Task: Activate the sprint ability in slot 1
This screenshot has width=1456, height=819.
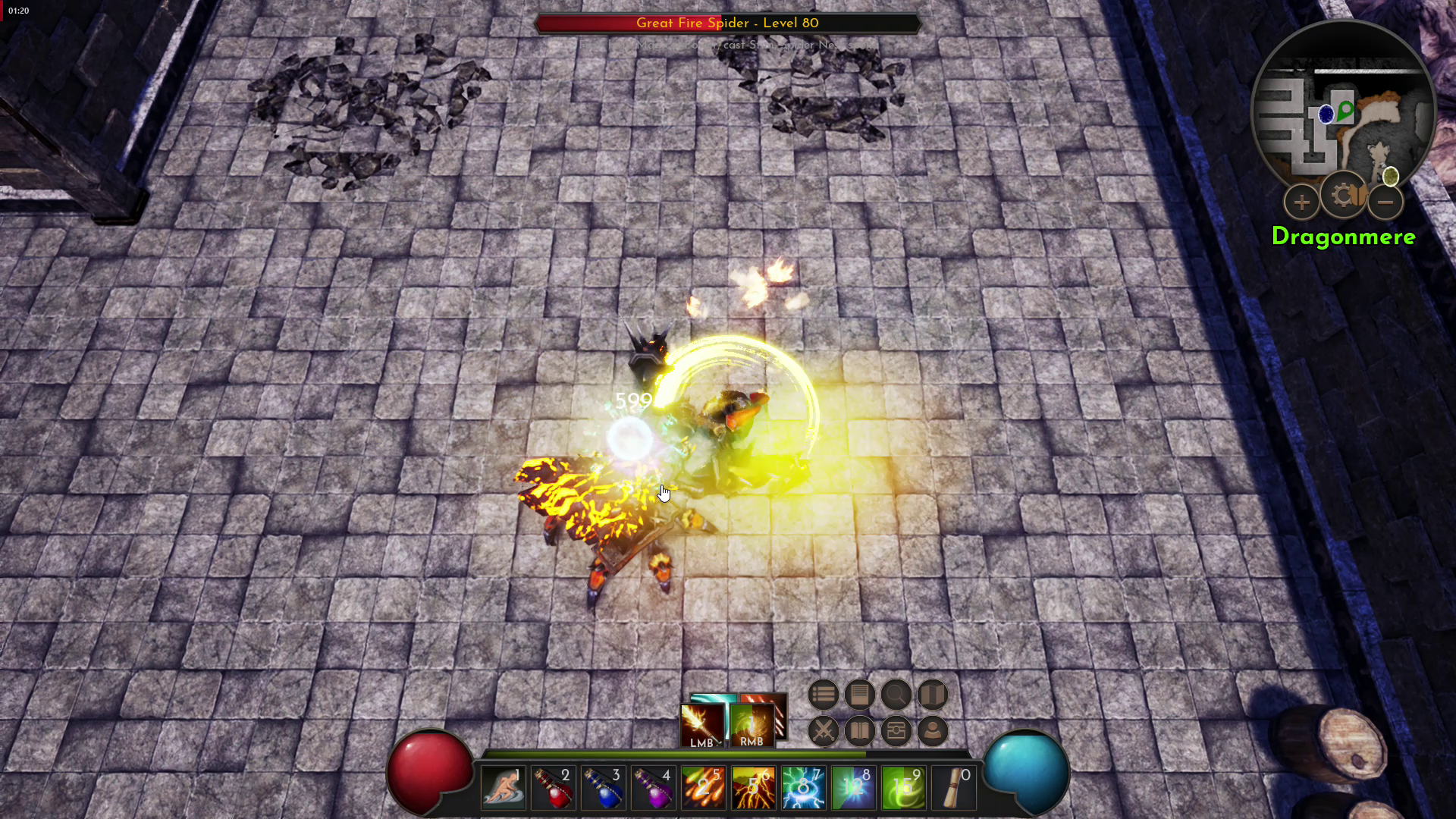Action: [503, 789]
